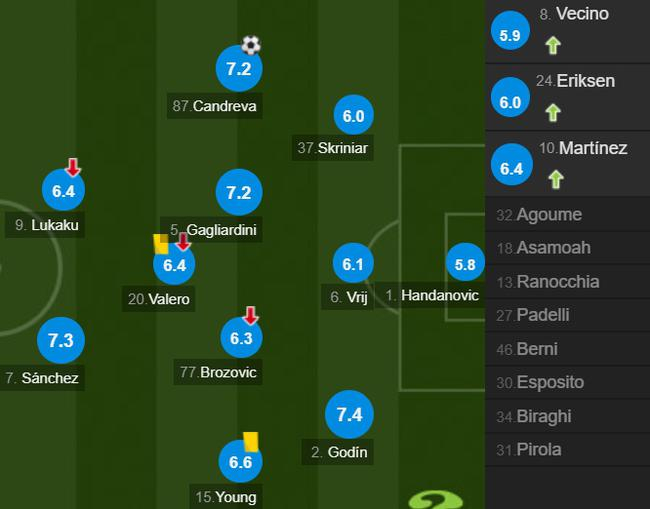Choose Esposito in the bench list
The height and width of the screenshot is (509, 650).
(567, 382)
